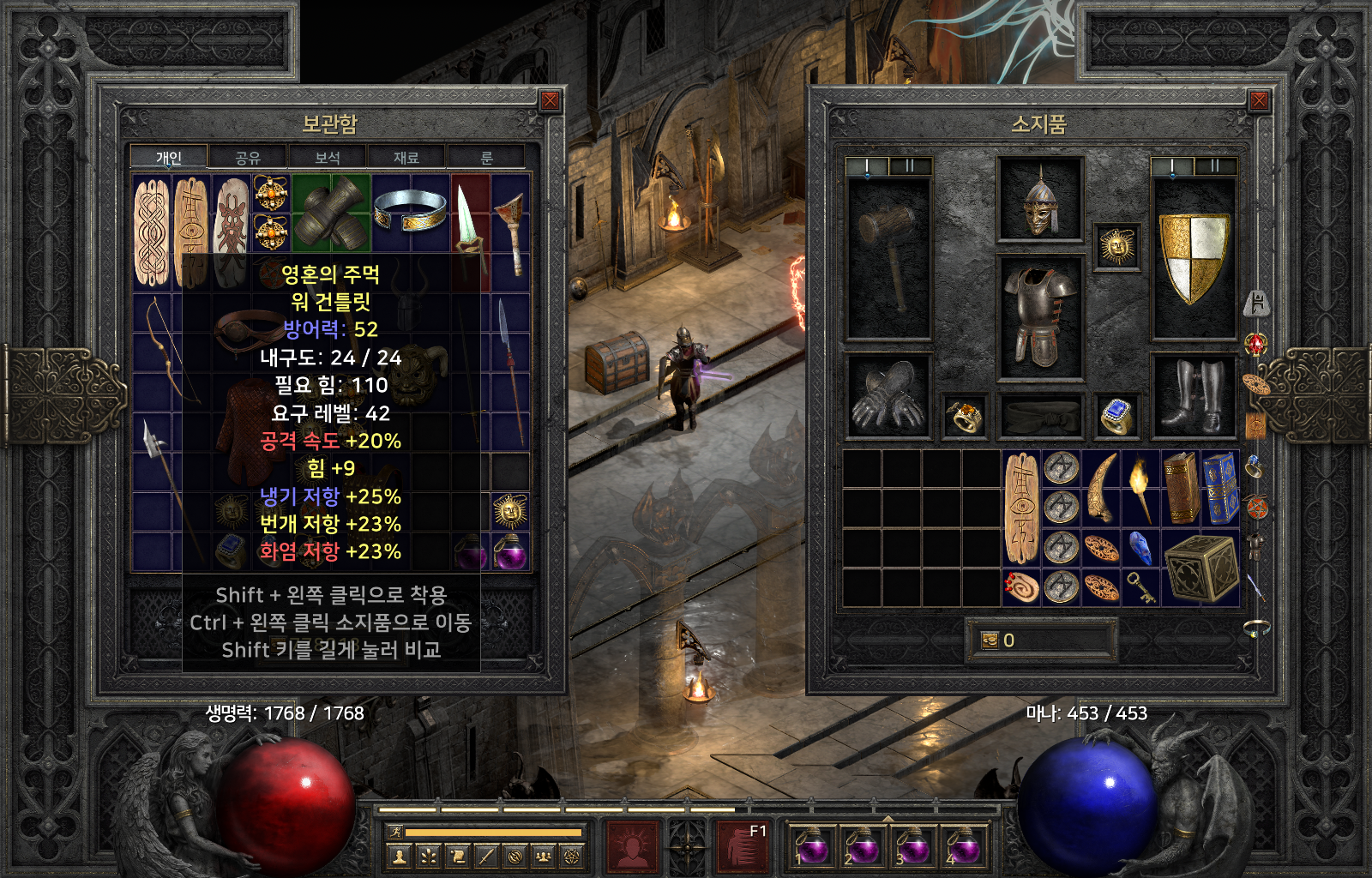Click the equipped war hammer slot
This screenshot has height=878, width=1372.
888,259
